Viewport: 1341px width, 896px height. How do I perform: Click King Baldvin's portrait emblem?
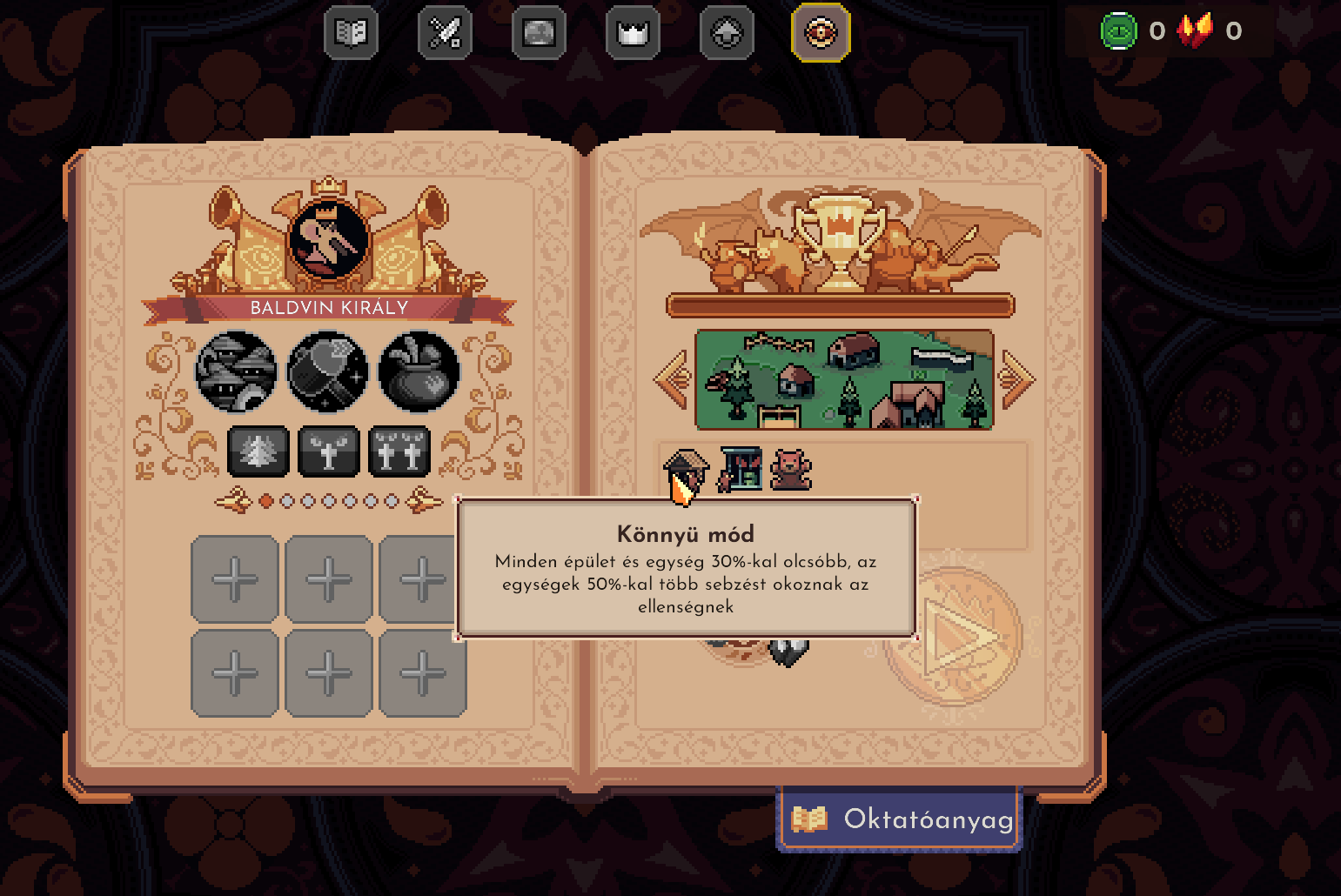pos(329,239)
